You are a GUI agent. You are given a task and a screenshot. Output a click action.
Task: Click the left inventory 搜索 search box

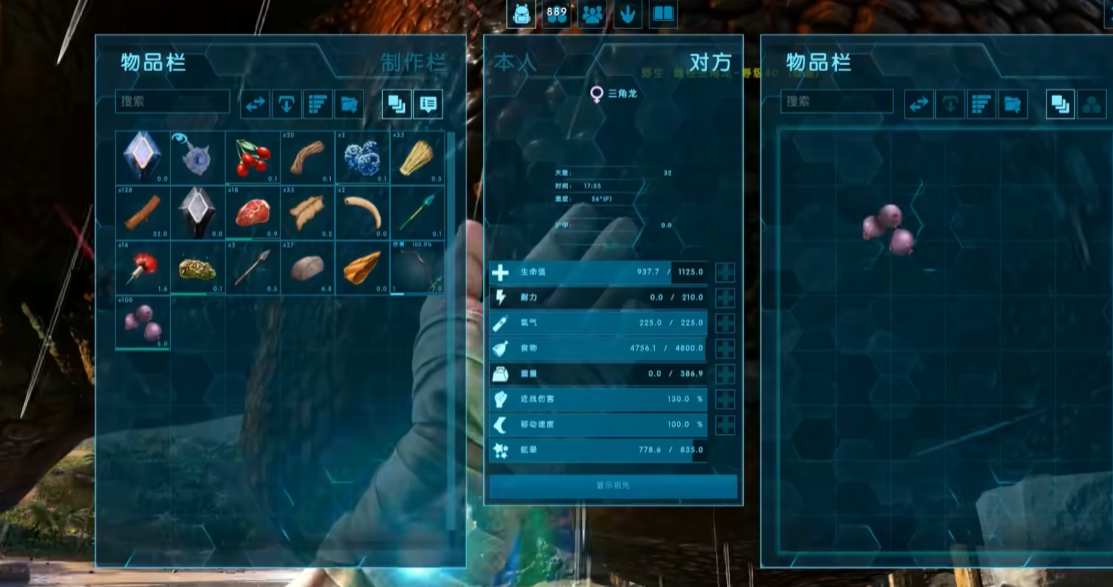tap(173, 102)
